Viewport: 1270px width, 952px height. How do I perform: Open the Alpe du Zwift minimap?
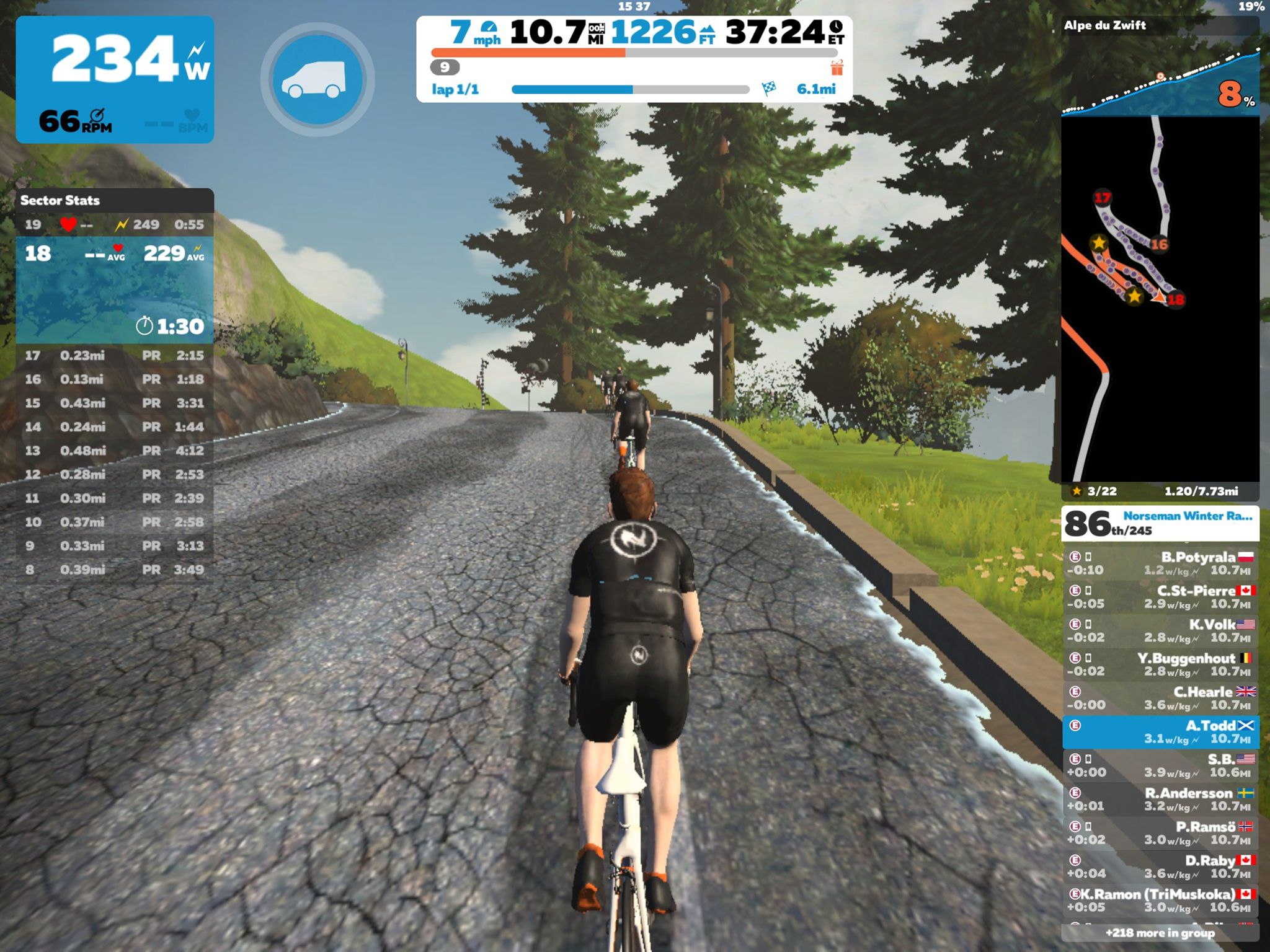[x=1160, y=297]
